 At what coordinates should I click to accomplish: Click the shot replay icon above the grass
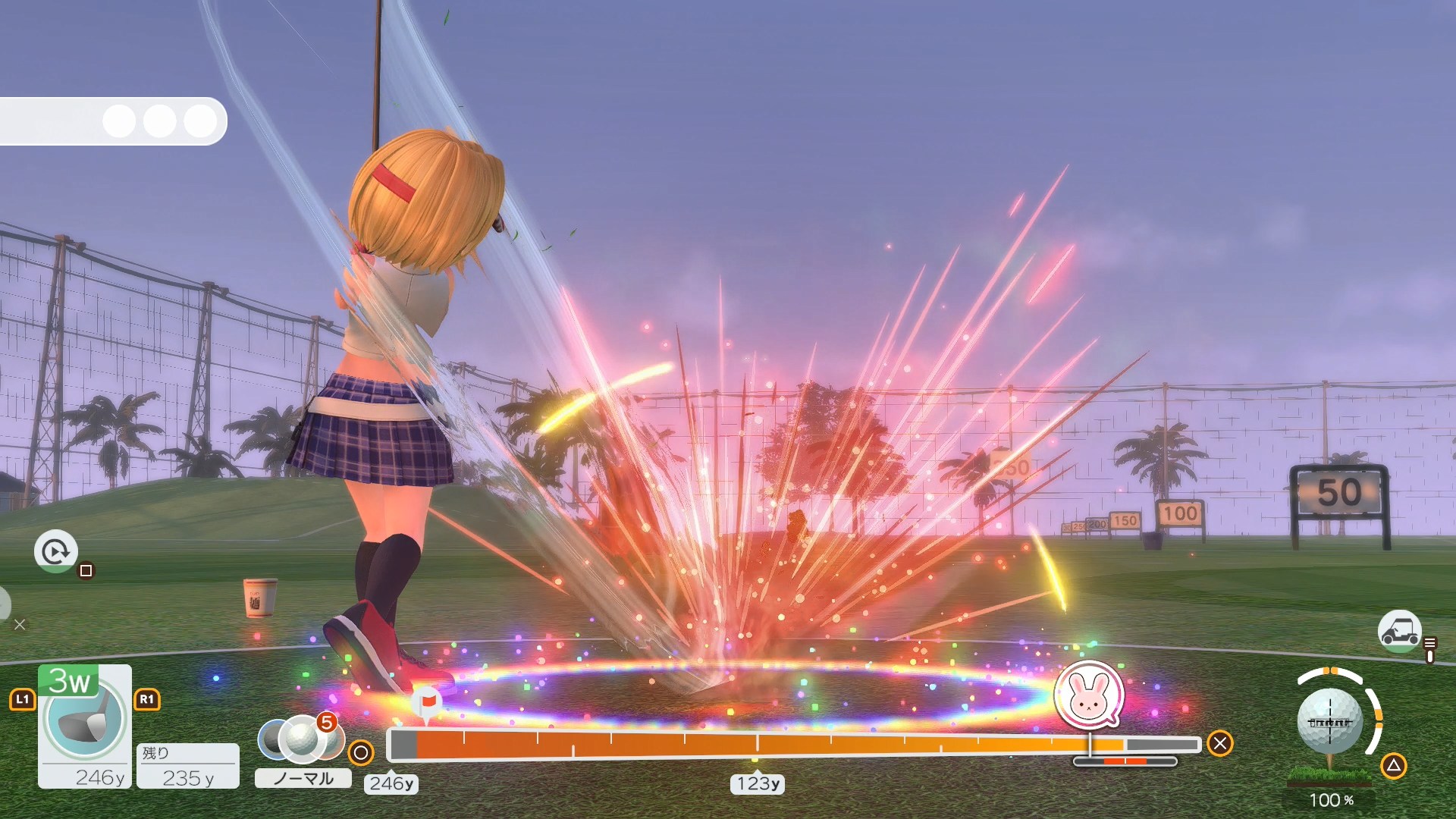coord(55,551)
